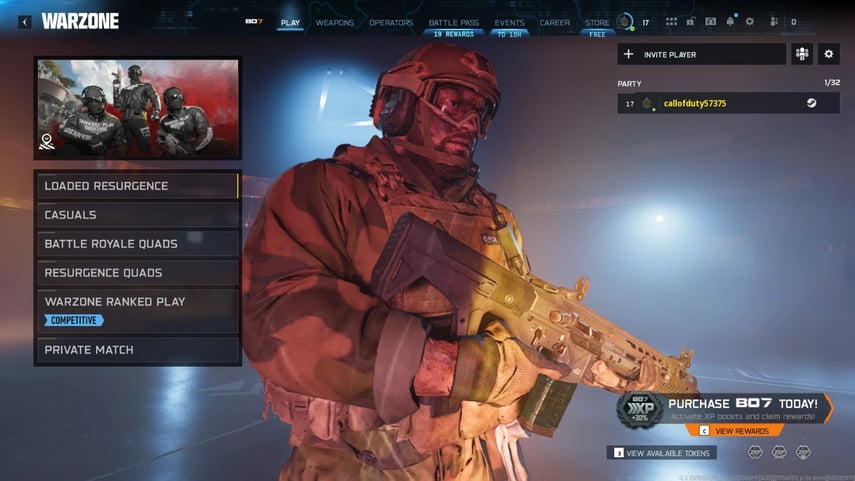The height and width of the screenshot is (481, 855).
Task: Open settings gear in the top bar
Action: 750,21
